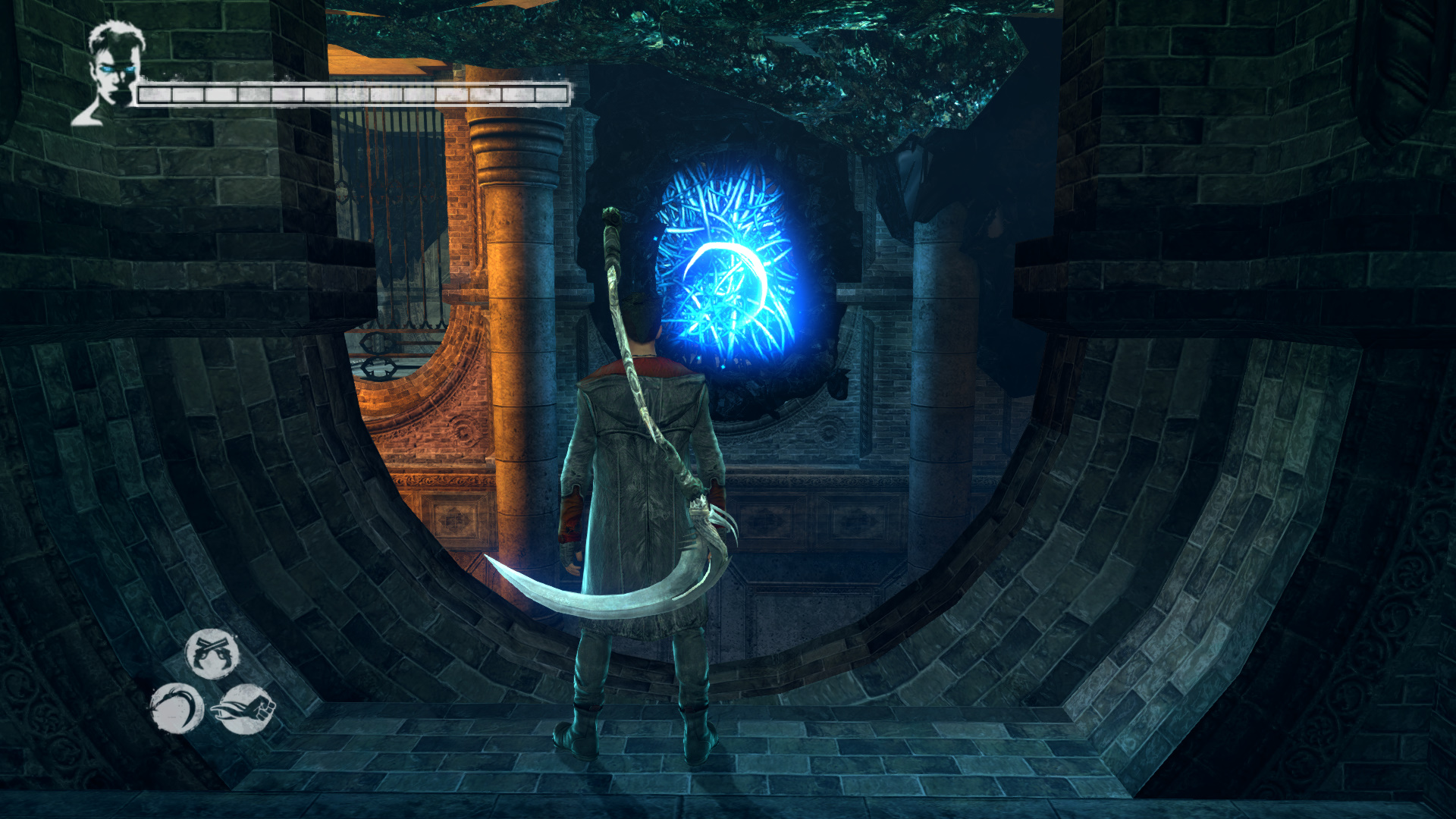Activate the clenched fist gauntlet icon
Viewport: 1456px width, 819px height.
pos(245,709)
